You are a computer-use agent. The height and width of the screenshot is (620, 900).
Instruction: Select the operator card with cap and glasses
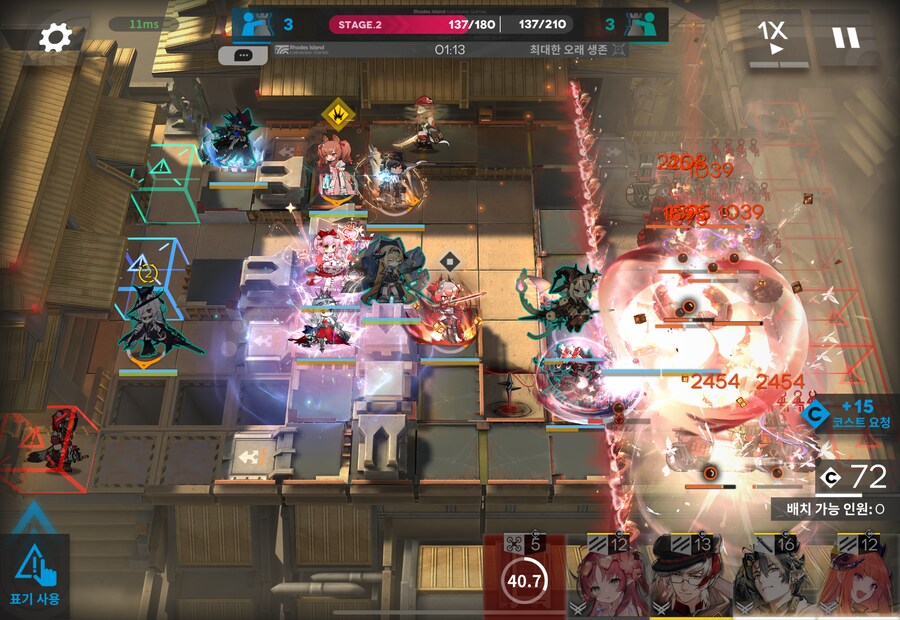click(691, 578)
